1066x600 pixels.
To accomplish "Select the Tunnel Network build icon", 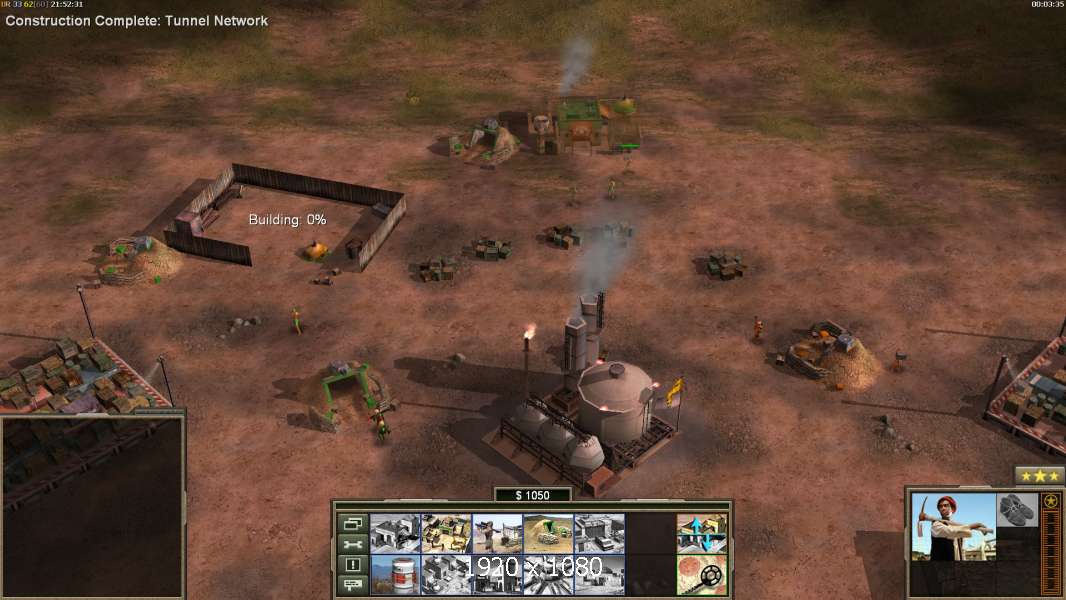I will pyautogui.click(x=548, y=533).
